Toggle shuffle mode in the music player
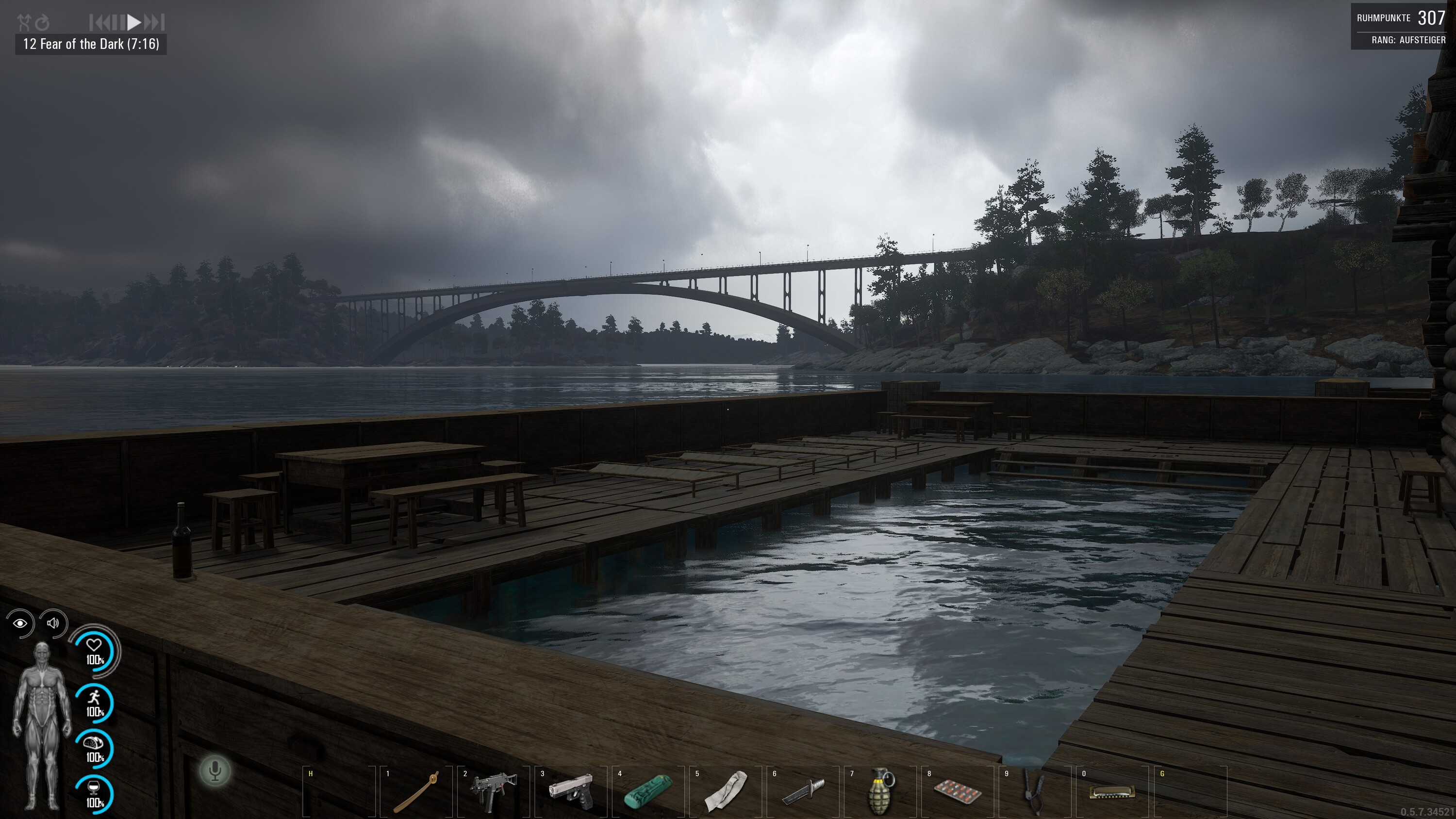The image size is (1456, 819). coord(24,23)
